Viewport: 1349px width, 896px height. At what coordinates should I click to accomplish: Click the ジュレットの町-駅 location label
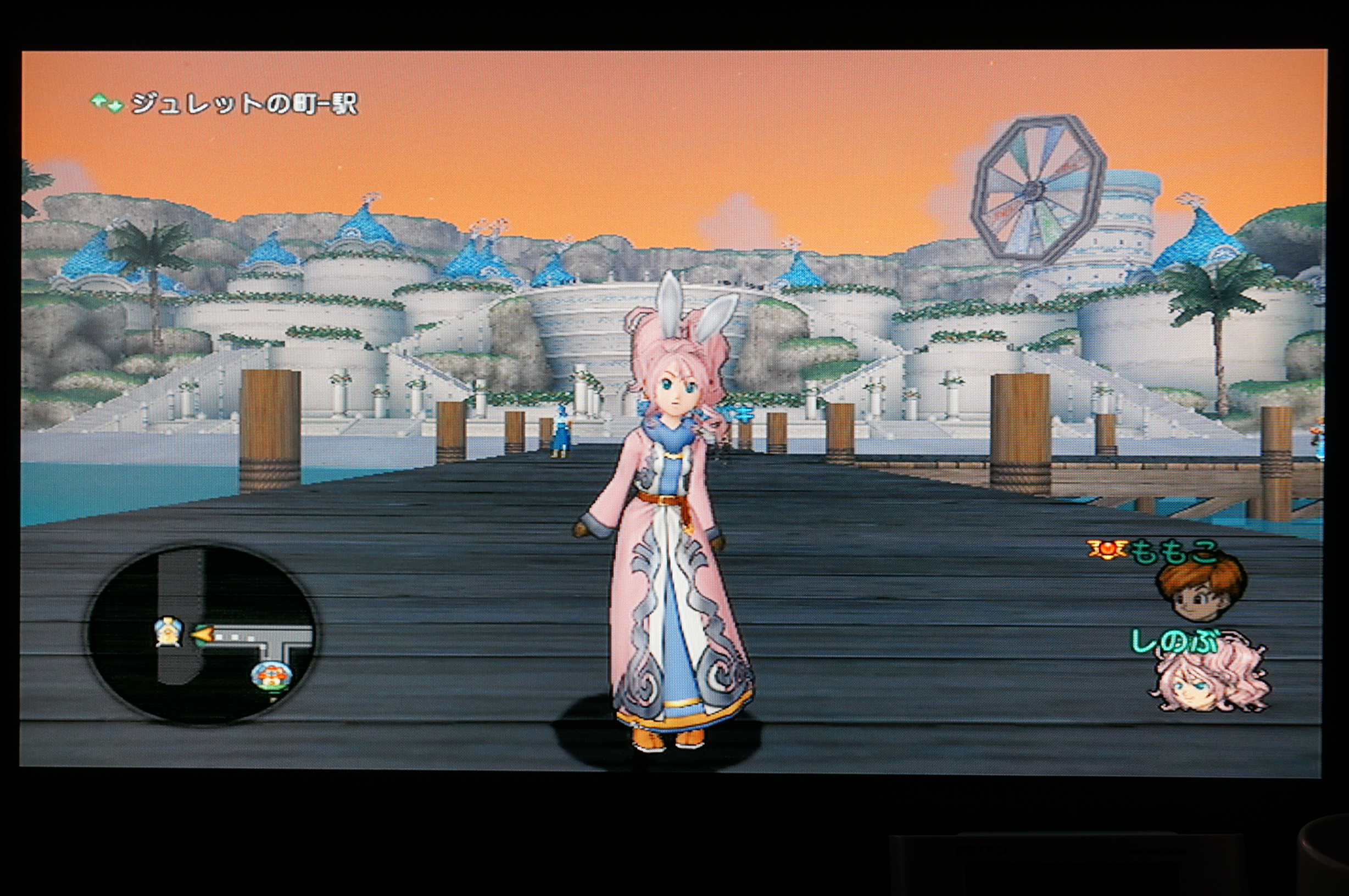[x=244, y=104]
